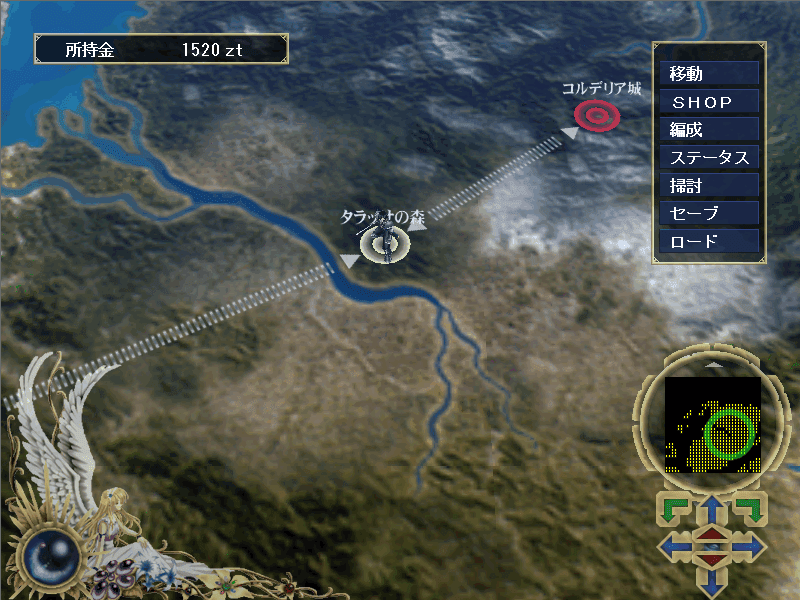Image resolution: width=800 pixels, height=600 pixels.
Task: Choose セーブ (Save) option
Action: click(x=709, y=214)
